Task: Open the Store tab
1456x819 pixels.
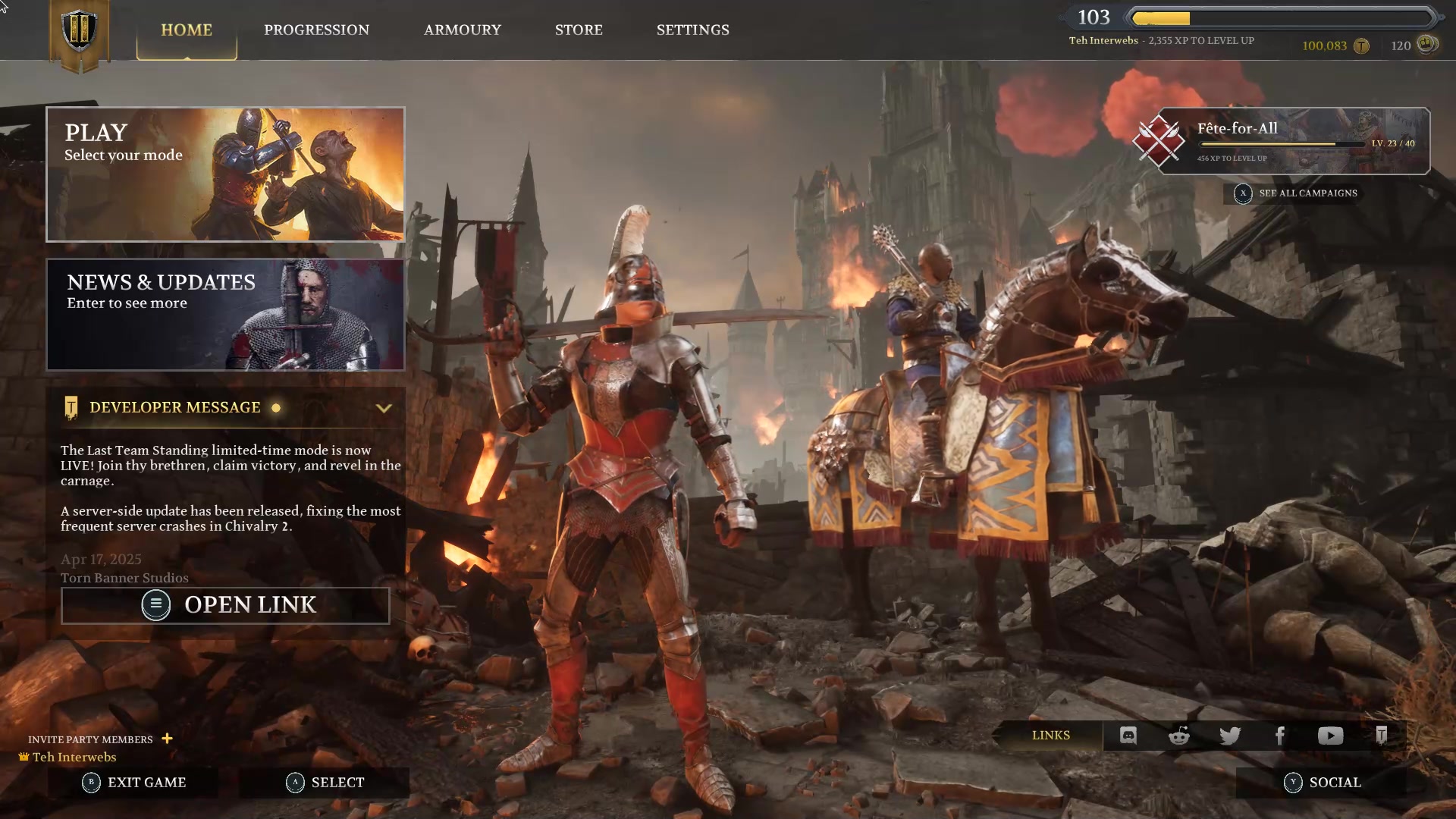Action: [579, 30]
